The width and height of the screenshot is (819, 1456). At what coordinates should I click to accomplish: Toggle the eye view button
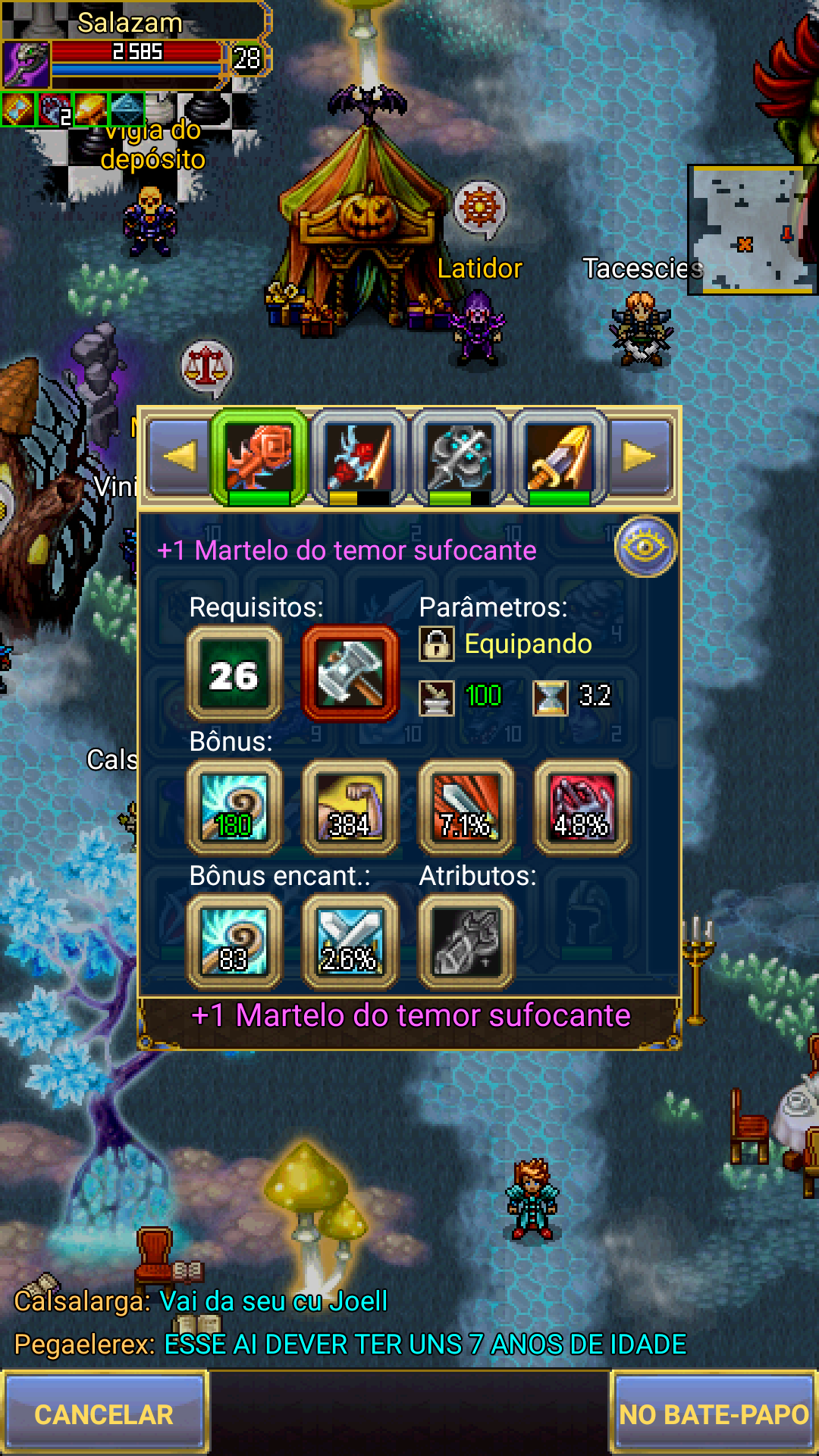pyautogui.click(x=645, y=547)
